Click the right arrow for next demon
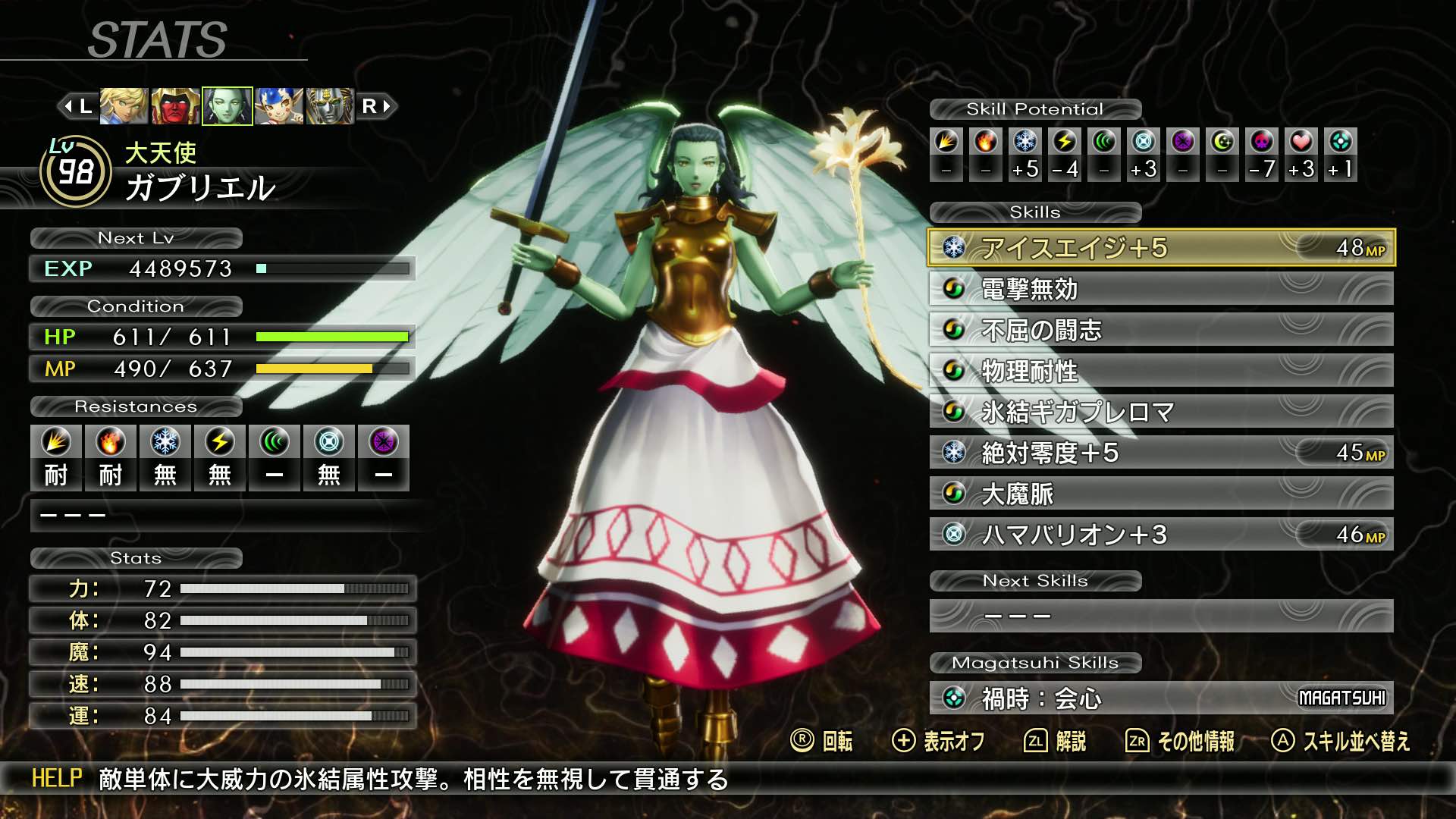 (x=377, y=106)
